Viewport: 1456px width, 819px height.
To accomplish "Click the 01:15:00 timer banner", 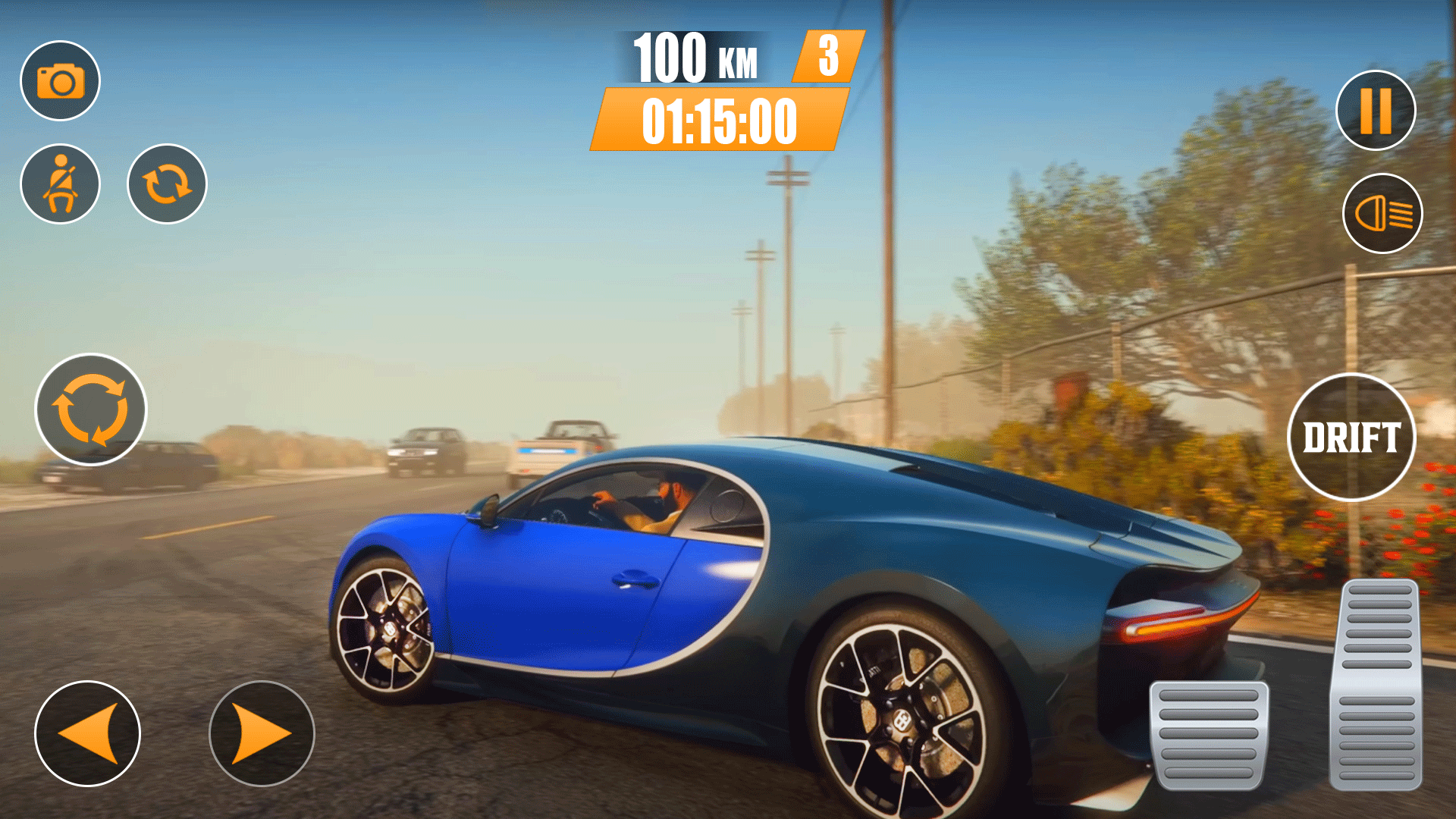I will (719, 123).
